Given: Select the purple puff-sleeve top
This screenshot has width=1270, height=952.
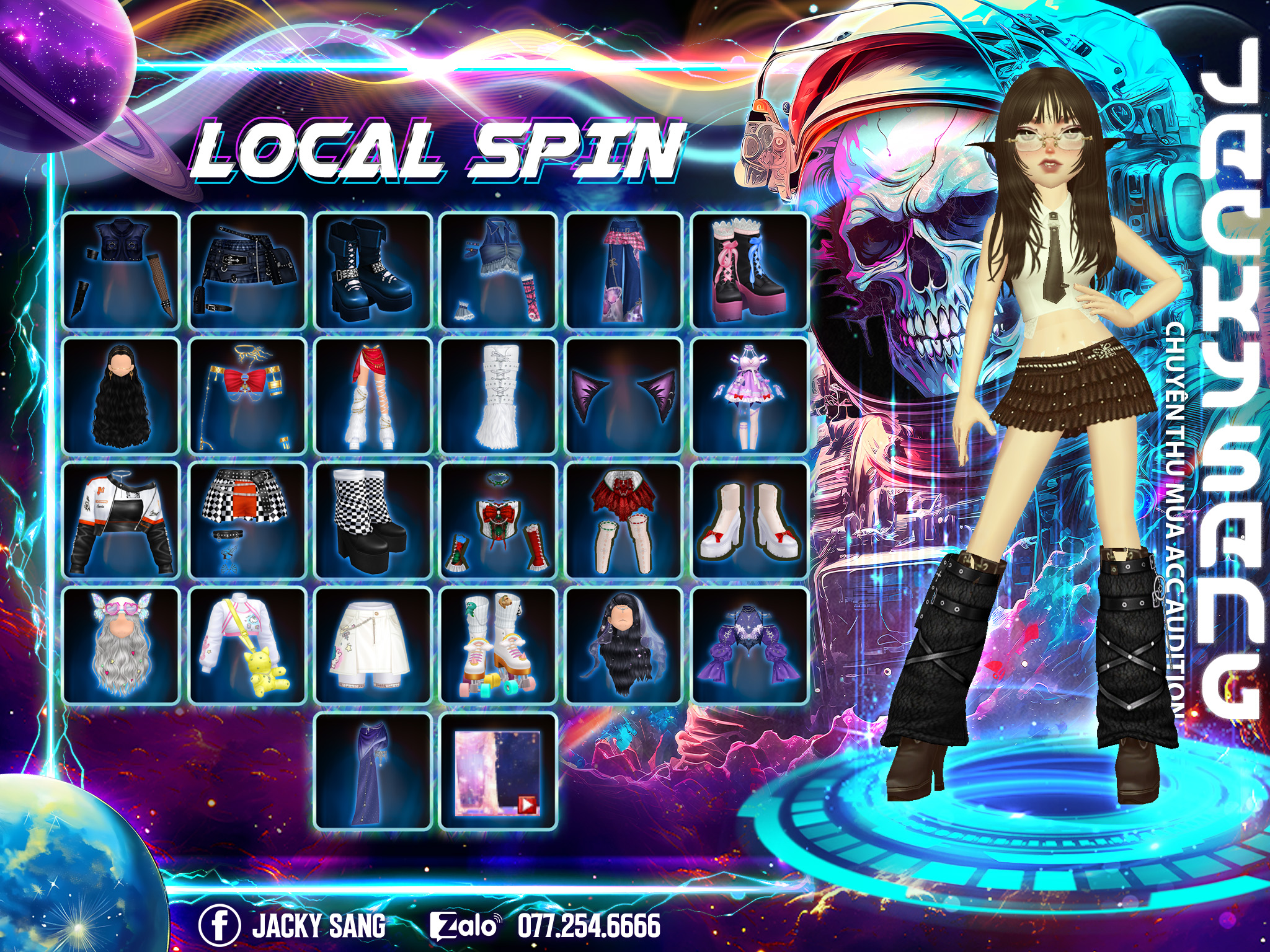Looking at the screenshot, I should coord(749,646).
